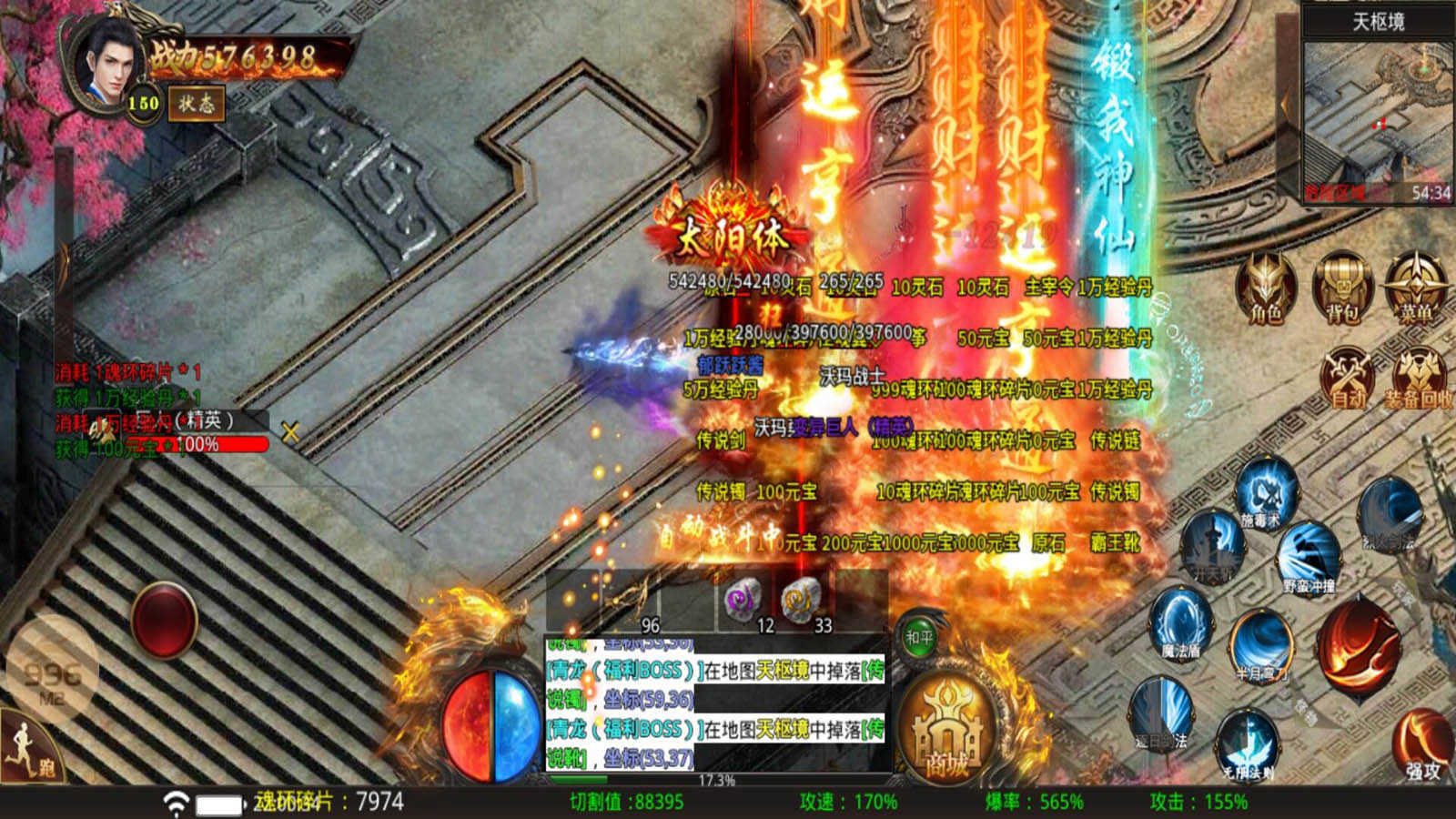Cast the 魔法盾 magic shield
The height and width of the screenshot is (819, 1456).
1181,623
